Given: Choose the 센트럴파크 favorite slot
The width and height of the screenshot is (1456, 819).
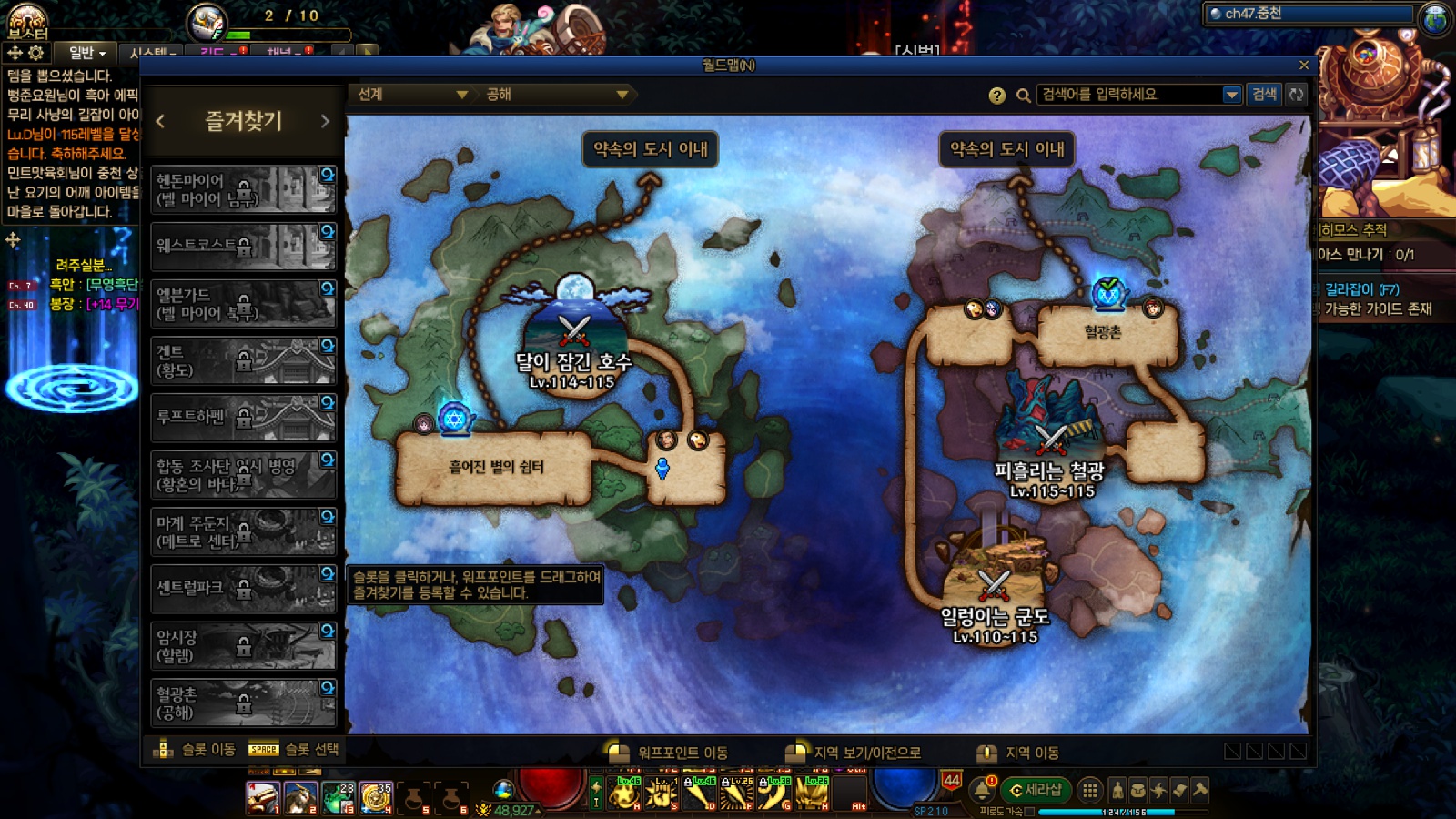Looking at the screenshot, I should pos(243,588).
